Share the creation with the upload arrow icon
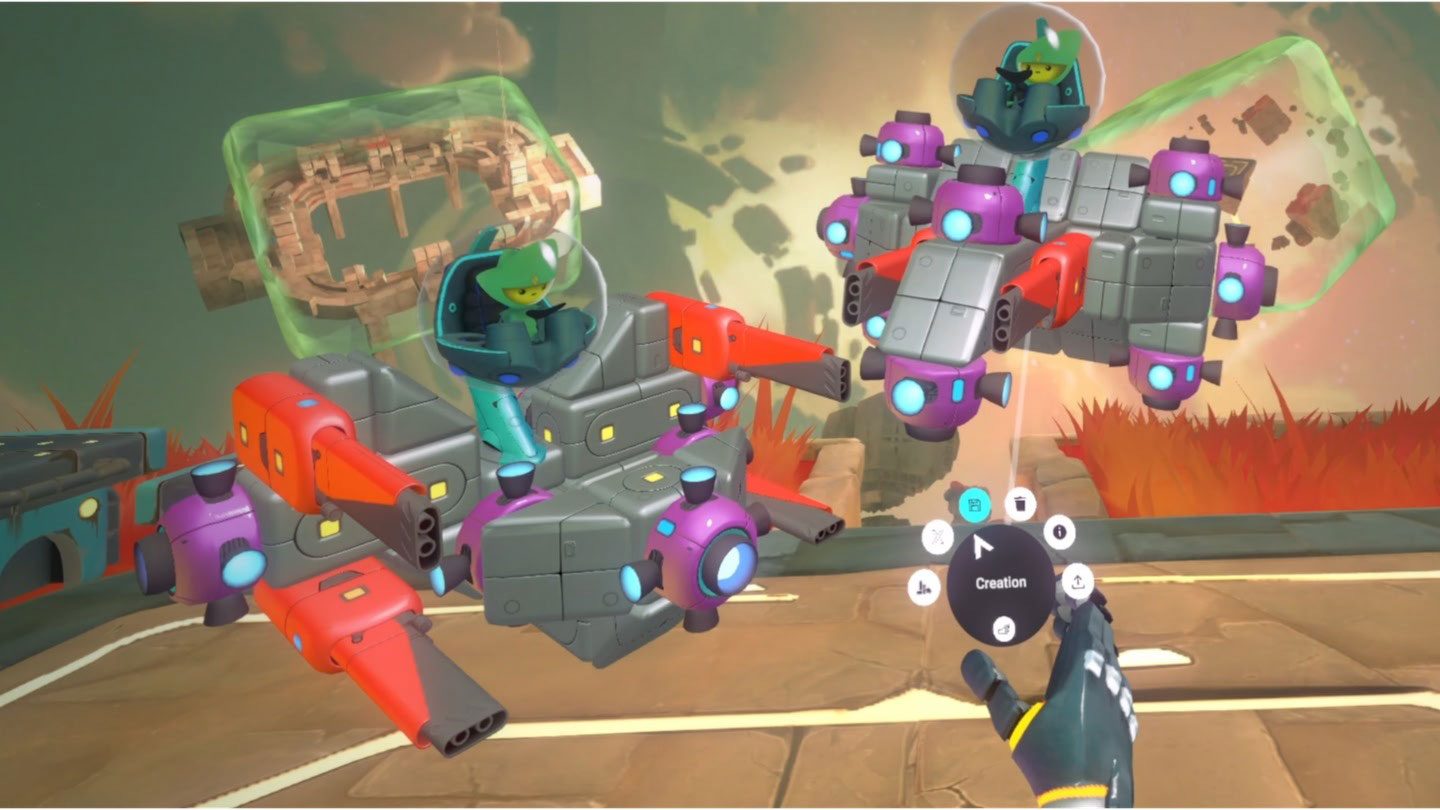This screenshot has height=810, width=1440. click(x=1077, y=581)
